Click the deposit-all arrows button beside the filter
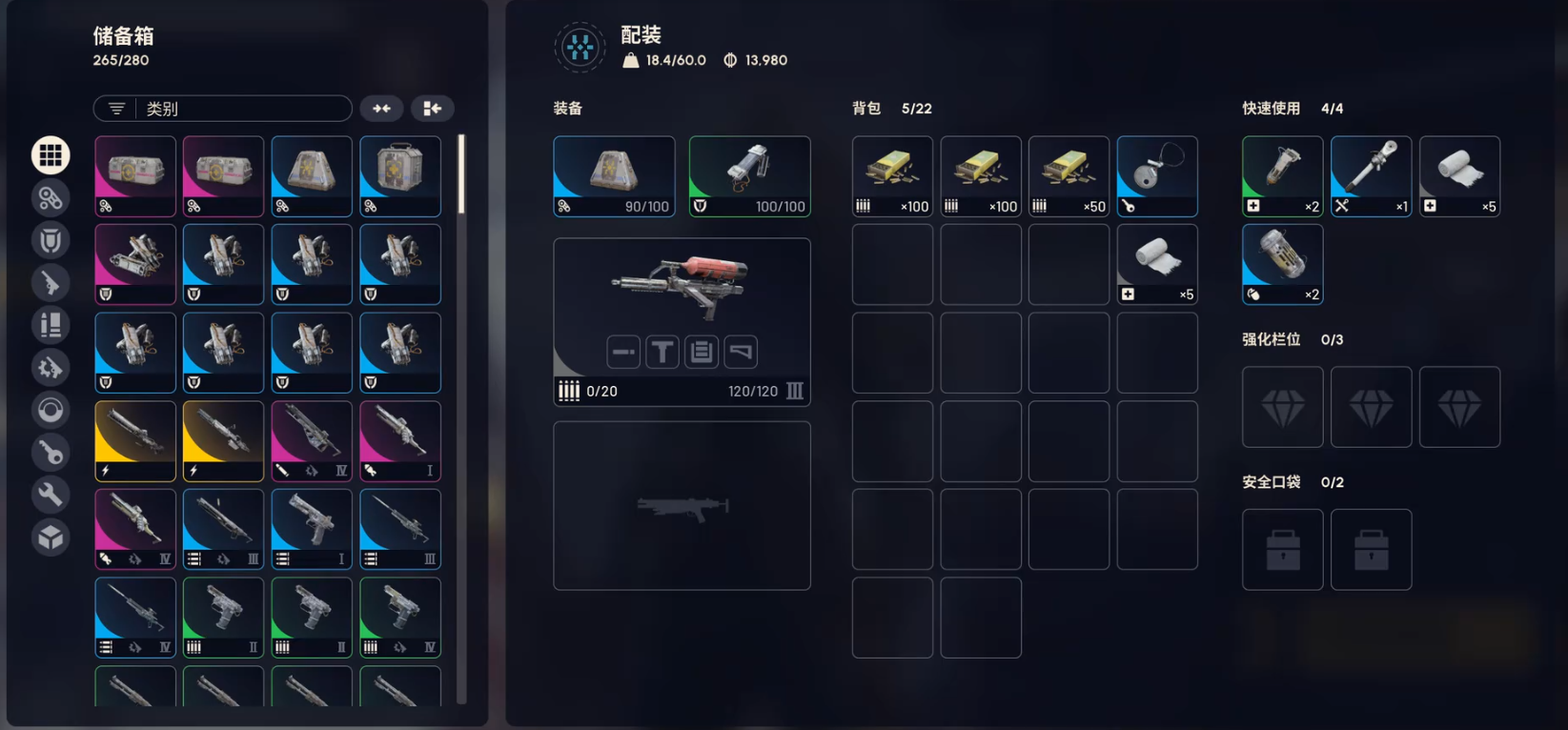 tap(382, 108)
